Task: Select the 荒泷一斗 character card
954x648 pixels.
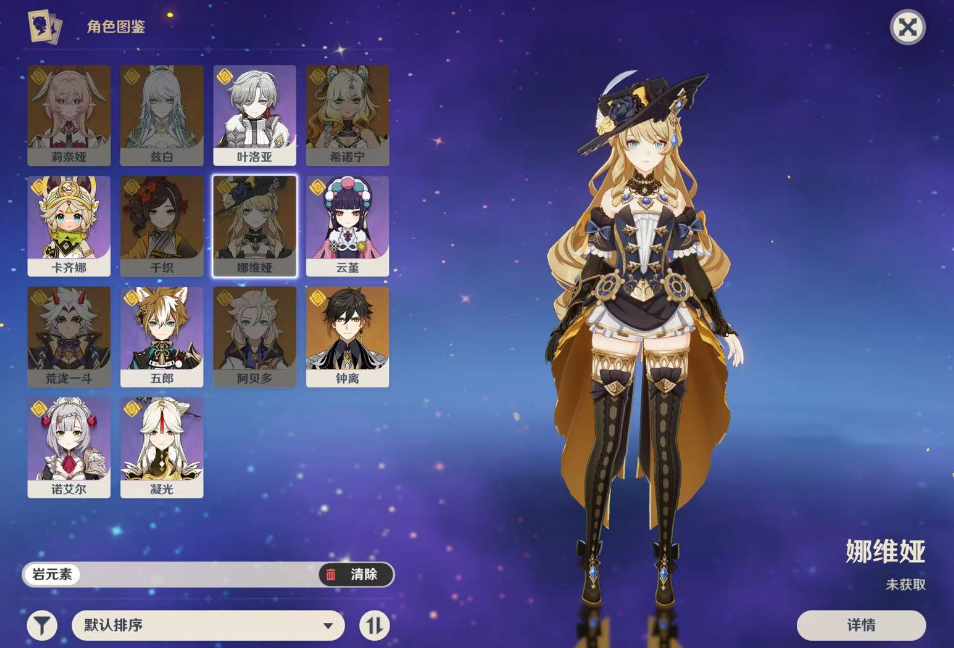Action: coord(69,336)
